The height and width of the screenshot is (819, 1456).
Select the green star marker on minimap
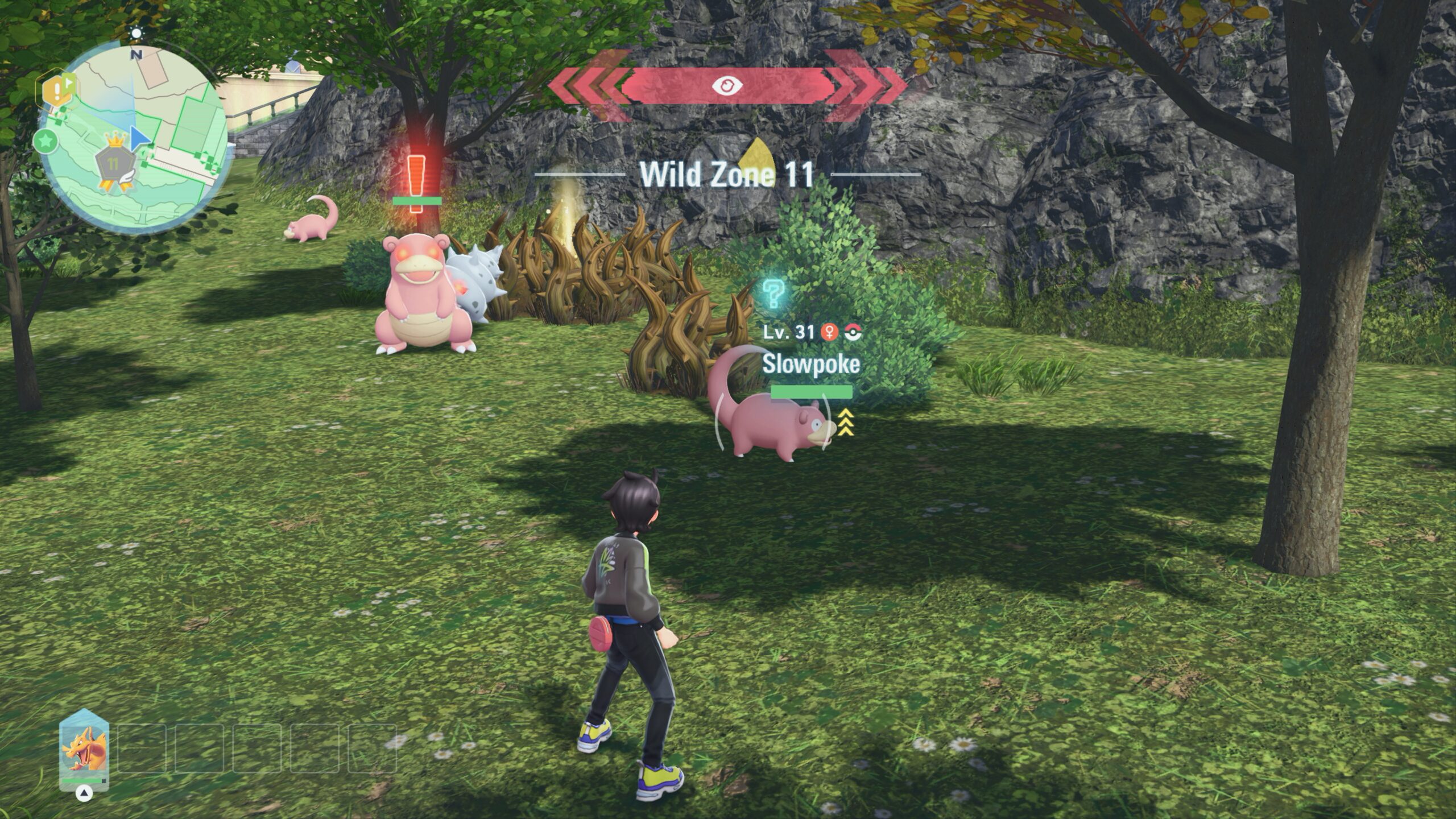[x=45, y=141]
